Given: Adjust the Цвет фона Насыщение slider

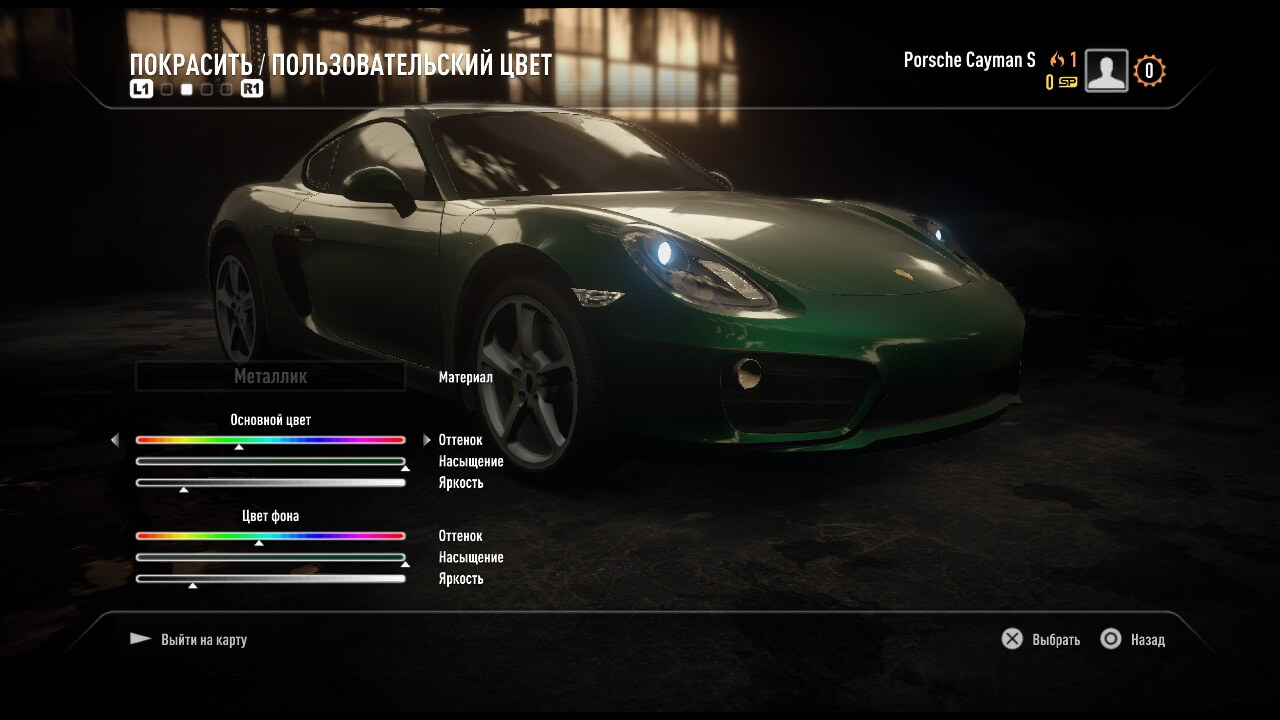Looking at the screenshot, I should click(x=270, y=557).
